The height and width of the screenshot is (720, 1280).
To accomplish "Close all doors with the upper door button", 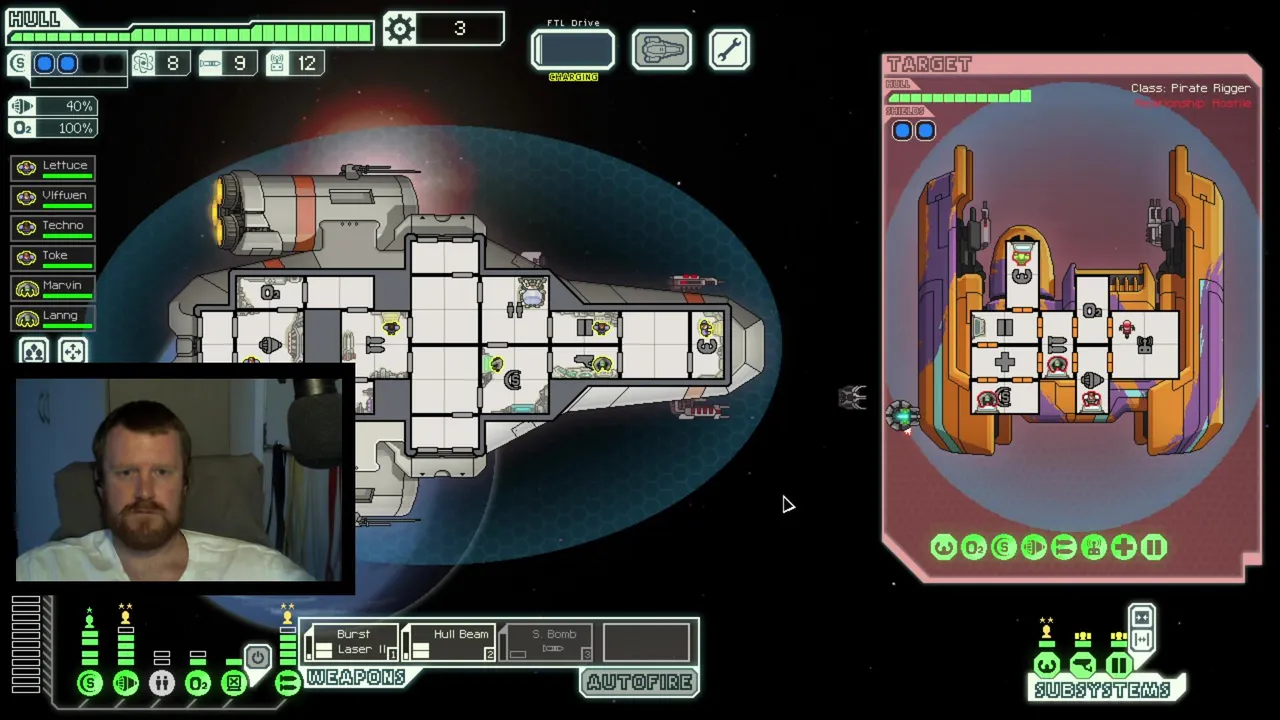I will click(1142, 617).
